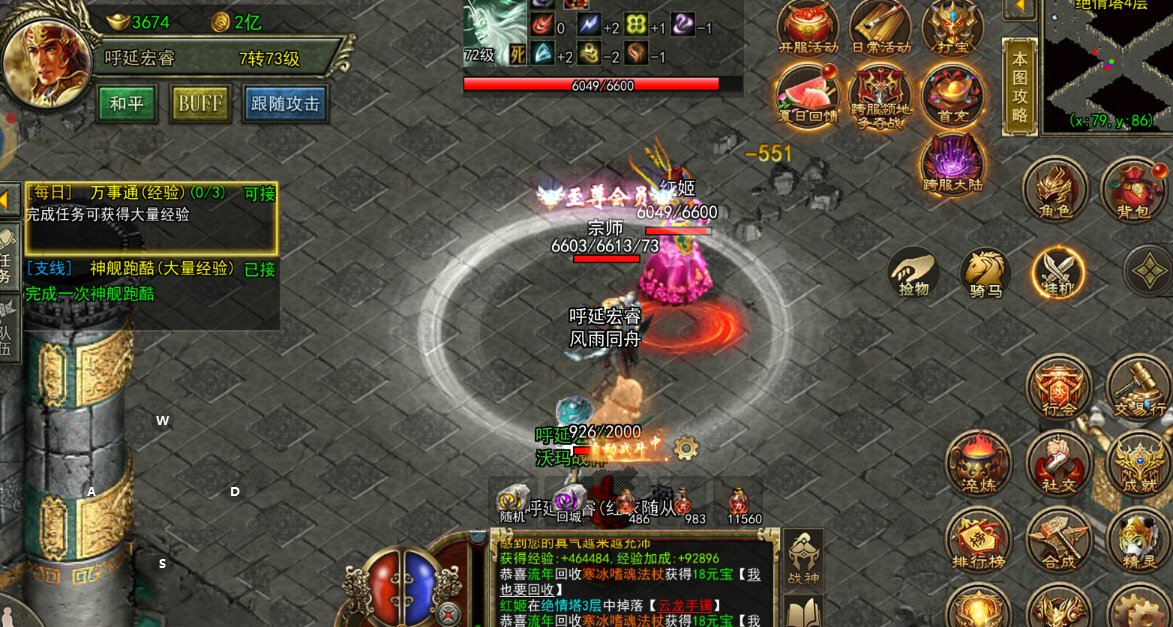Toggle 挂机 auto-battle crossed swords icon

click(1058, 270)
